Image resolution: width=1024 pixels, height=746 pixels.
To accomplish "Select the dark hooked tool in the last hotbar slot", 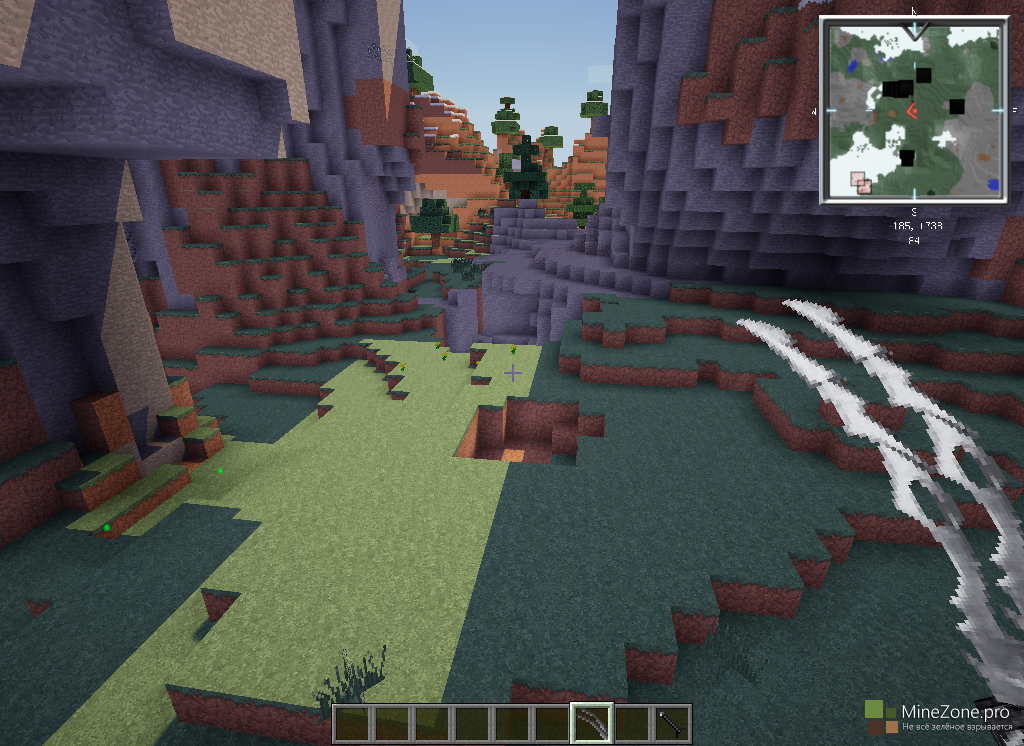I will pyautogui.click(x=671, y=723).
